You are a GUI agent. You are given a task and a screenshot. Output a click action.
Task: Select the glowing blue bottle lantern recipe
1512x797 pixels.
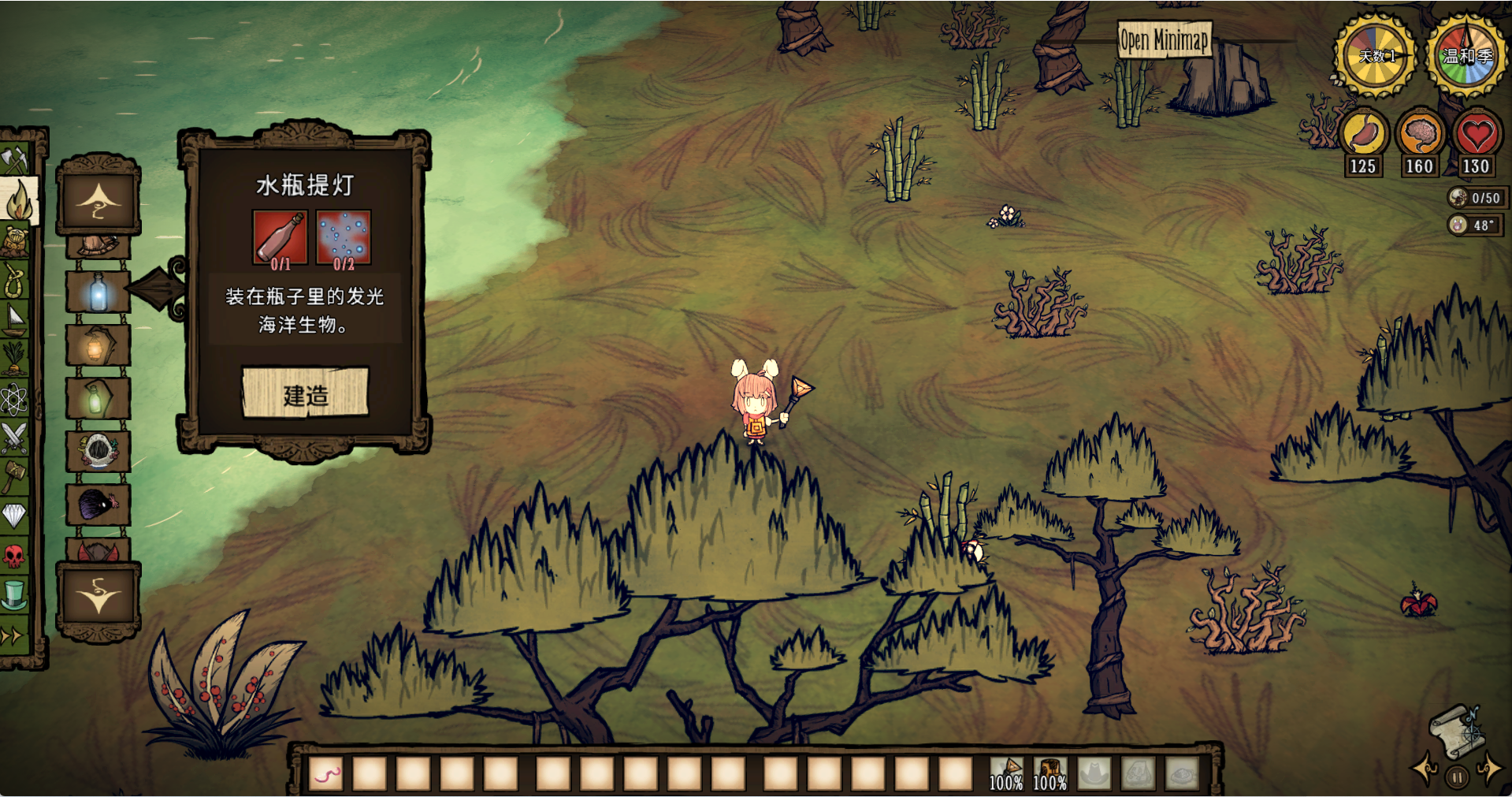(98, 292)
